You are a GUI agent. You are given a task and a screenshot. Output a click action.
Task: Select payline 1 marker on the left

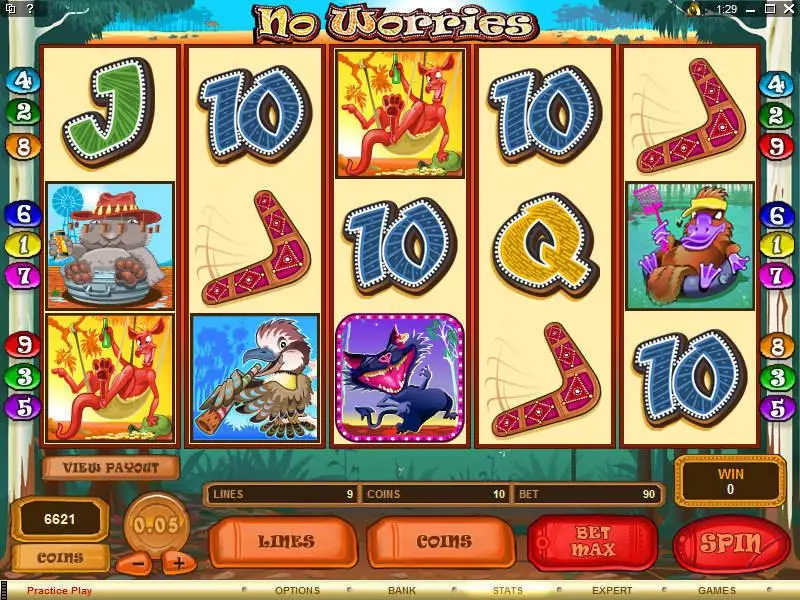22,243
